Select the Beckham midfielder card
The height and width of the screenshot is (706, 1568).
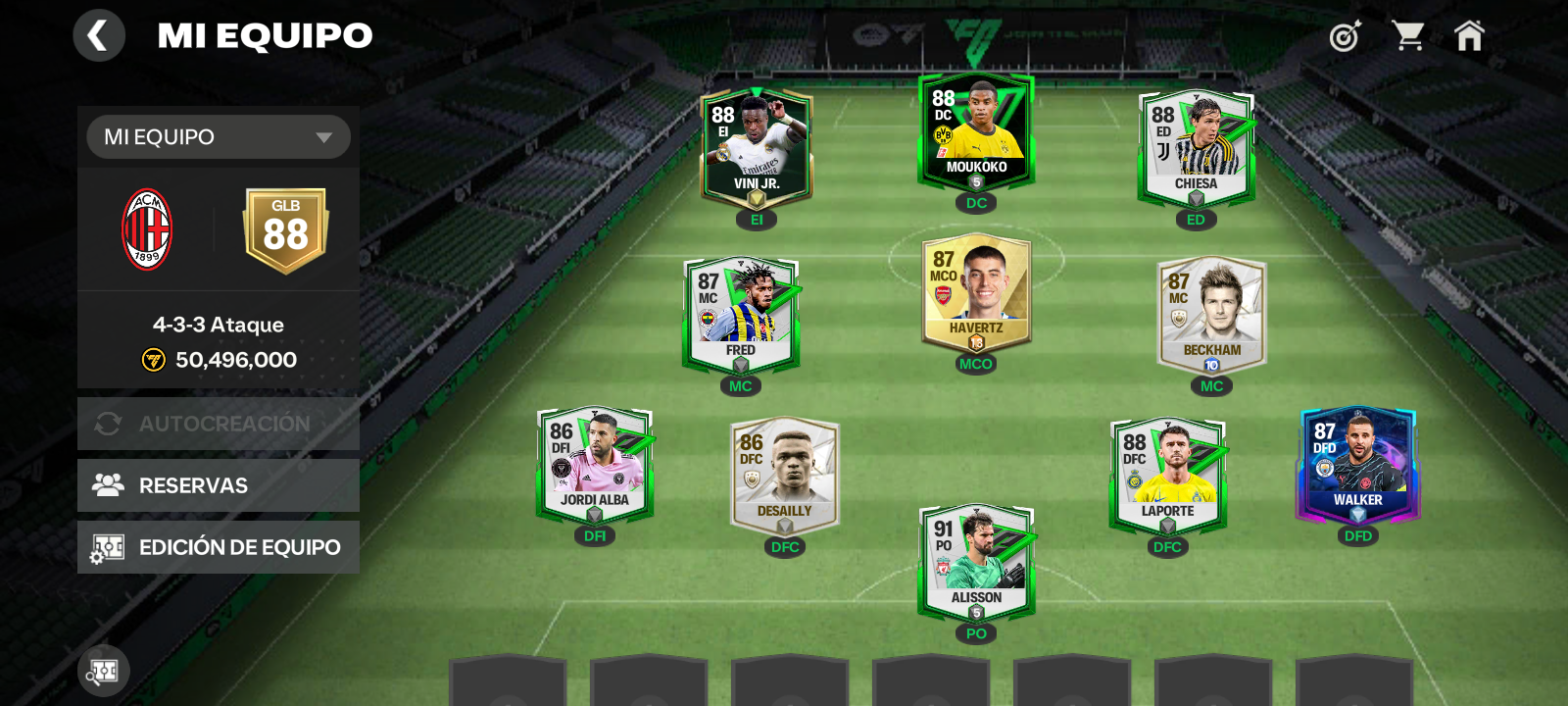click(x=1211, y=314)
